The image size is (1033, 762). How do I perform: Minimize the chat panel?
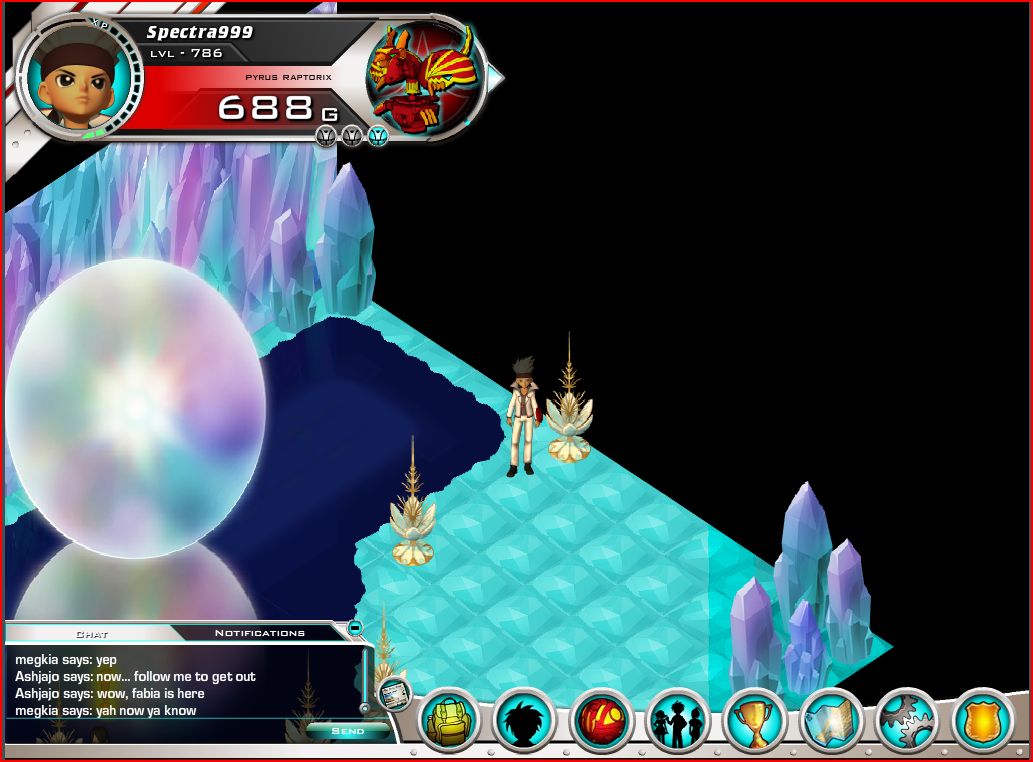click(354, 629)
